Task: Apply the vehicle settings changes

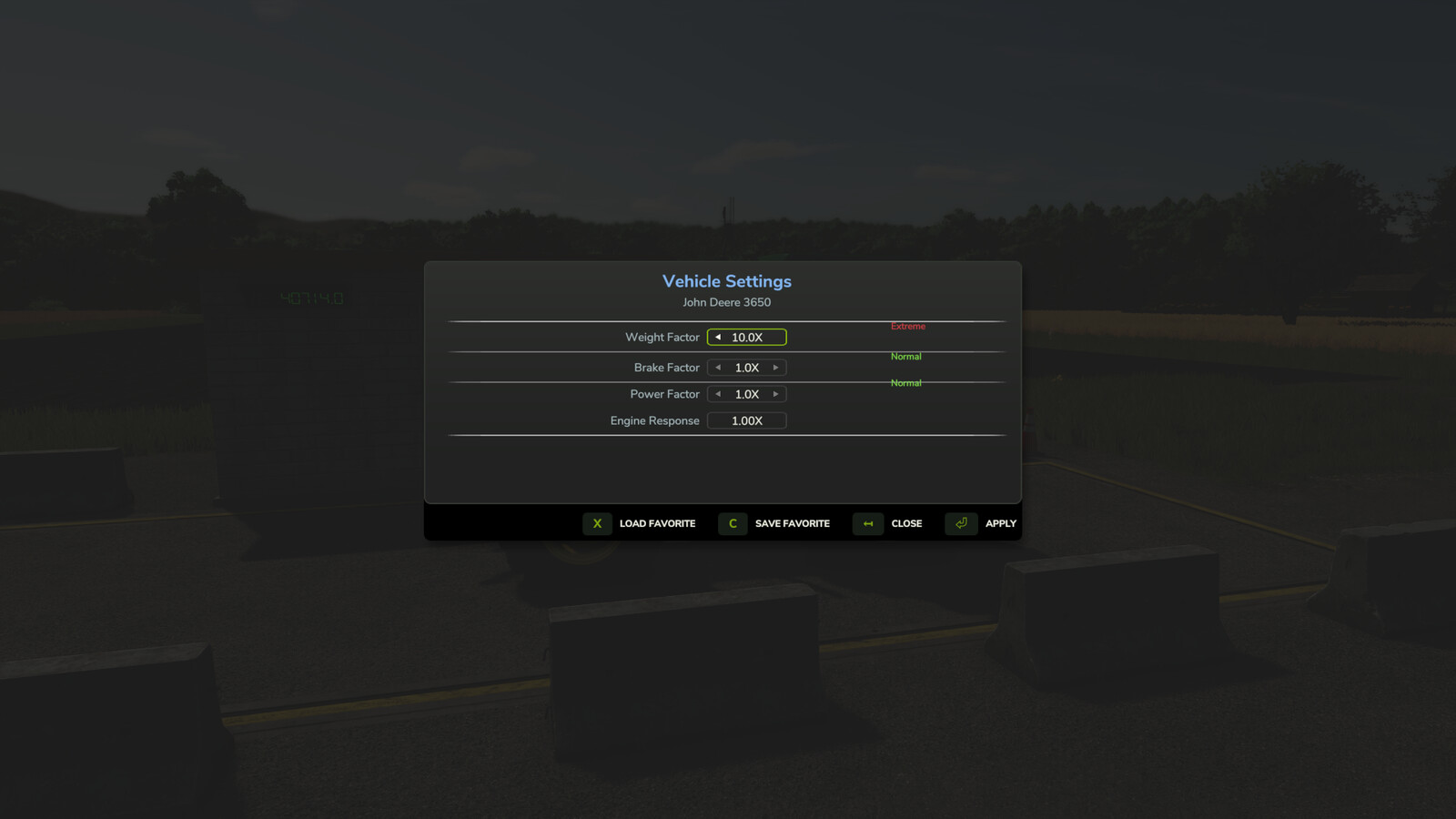Action: 999,523
